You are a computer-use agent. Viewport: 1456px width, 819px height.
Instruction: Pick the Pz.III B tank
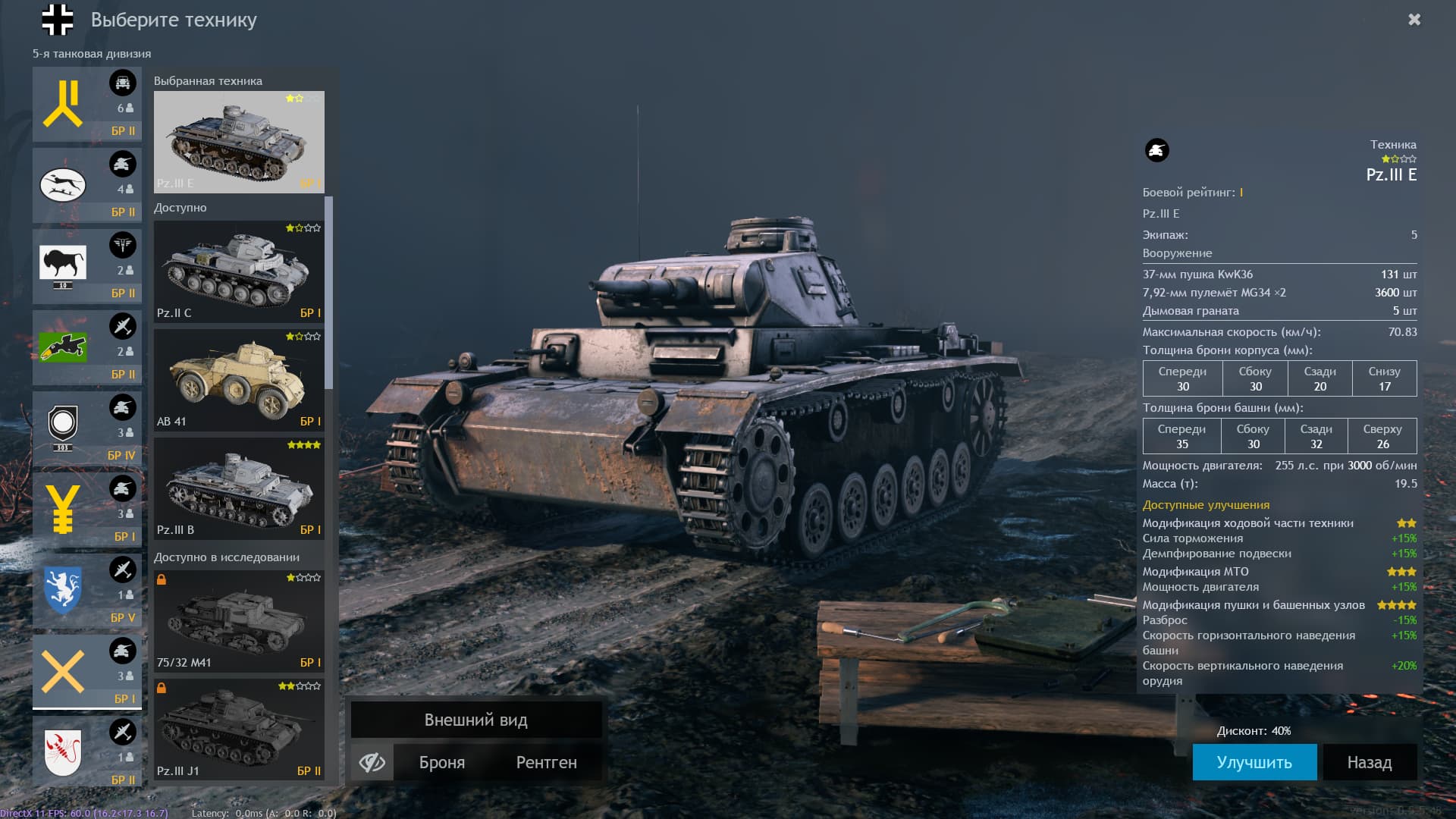(239, 488)
